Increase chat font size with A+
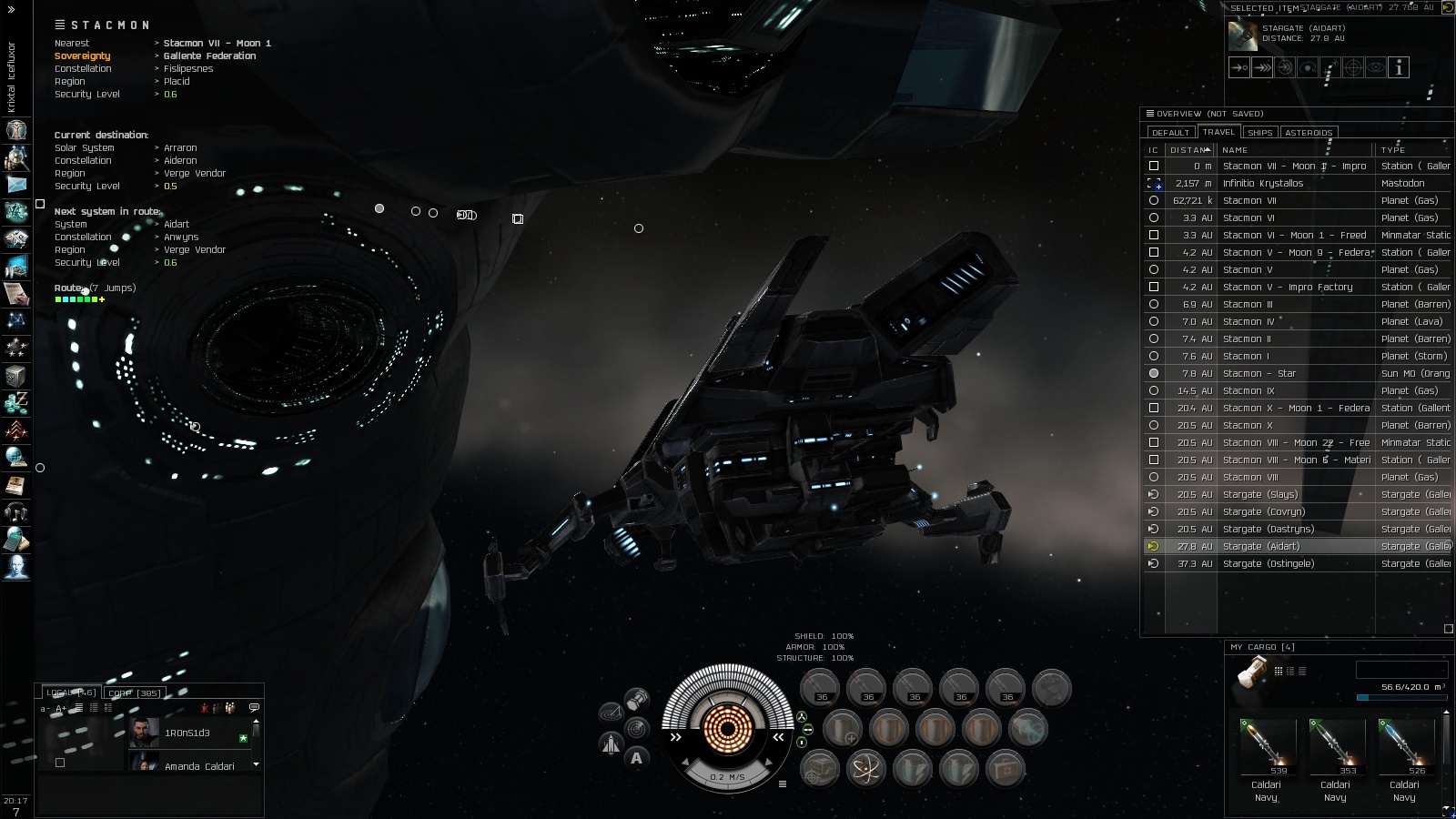The image size is (1456, 819). (x=61, y=709)
